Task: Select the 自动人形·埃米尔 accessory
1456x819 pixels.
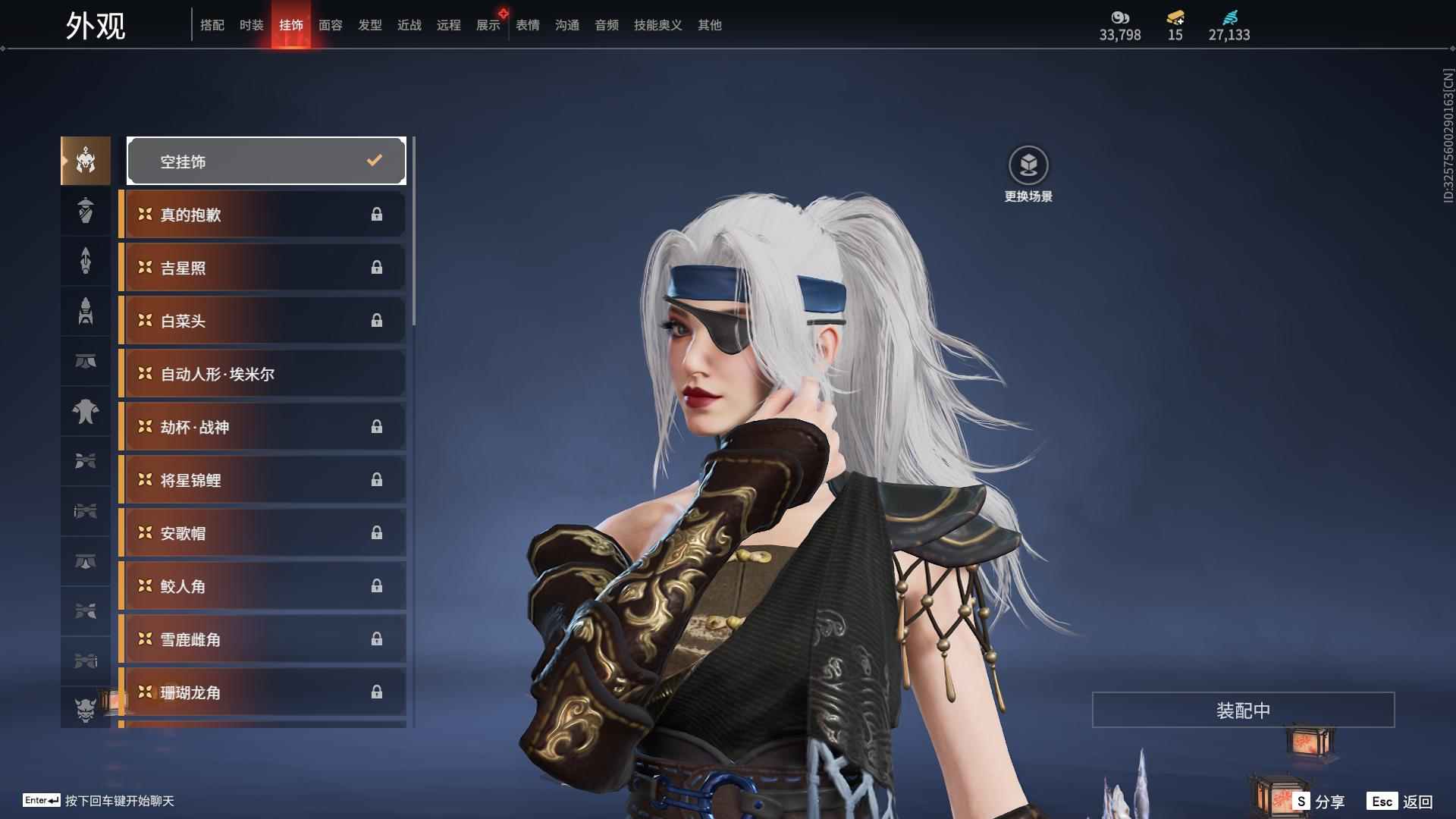Action: [x=263, y=374]
